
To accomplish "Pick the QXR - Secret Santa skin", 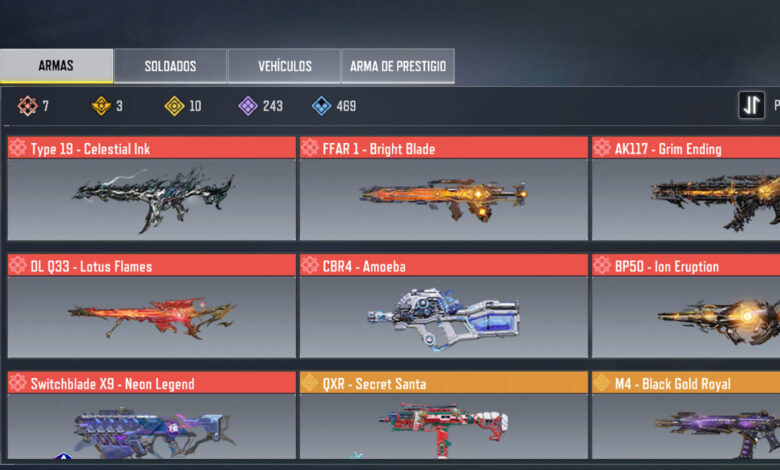I will coord(443,416).
